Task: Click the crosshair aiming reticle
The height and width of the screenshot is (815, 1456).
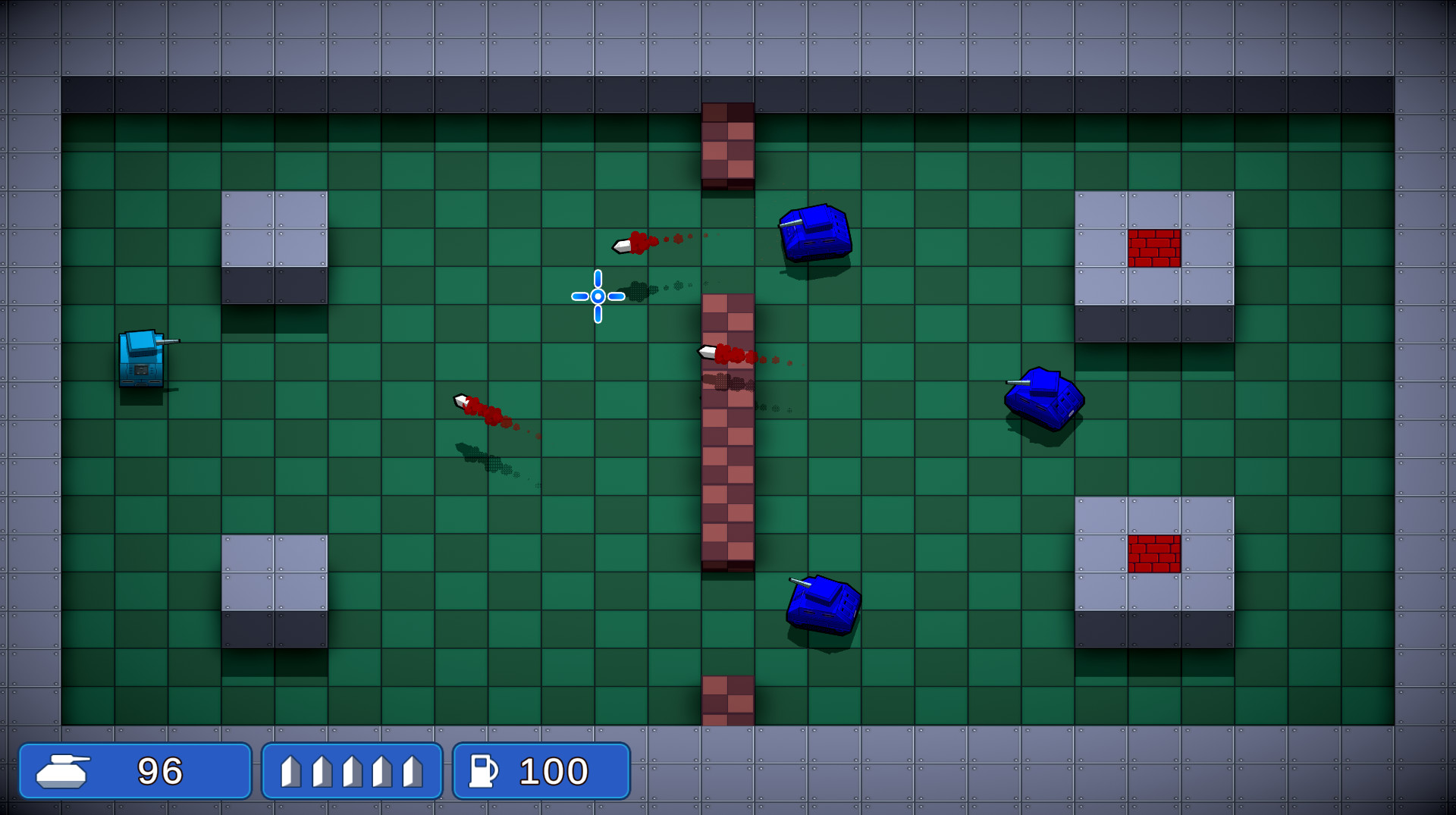Action: (598, 297)
